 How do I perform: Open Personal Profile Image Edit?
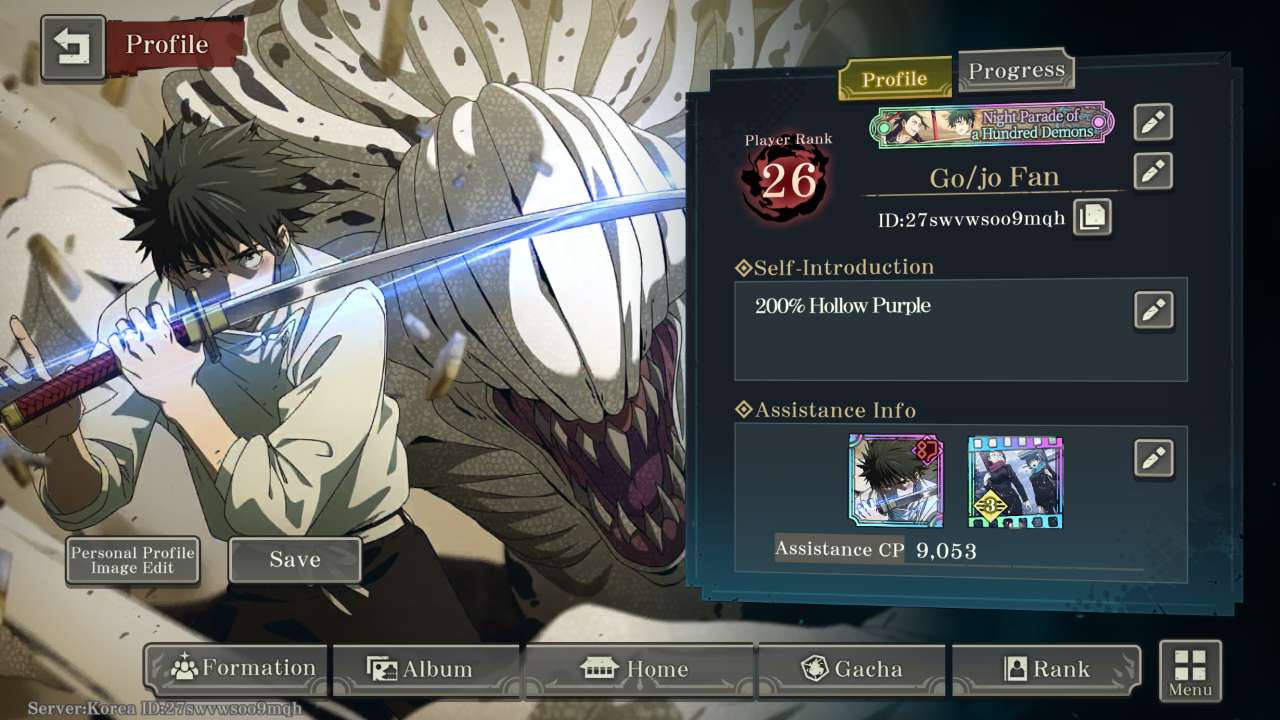(x=132, y=560)
